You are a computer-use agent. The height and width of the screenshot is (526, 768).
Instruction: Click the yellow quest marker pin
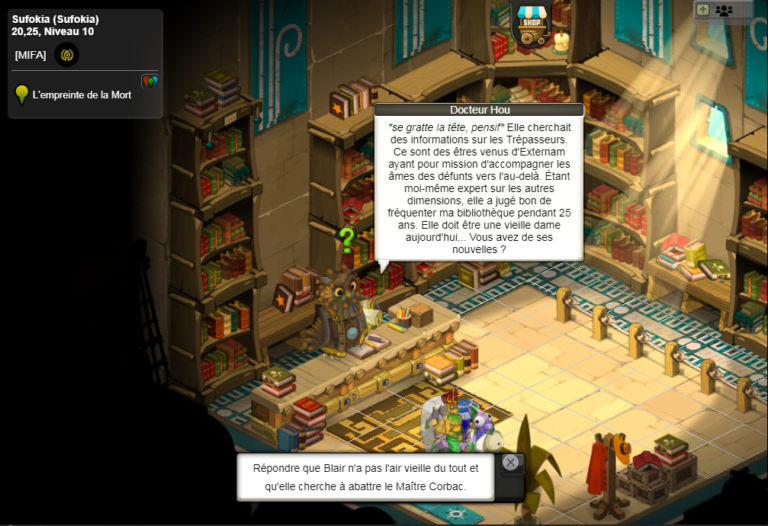click(21, 95)
